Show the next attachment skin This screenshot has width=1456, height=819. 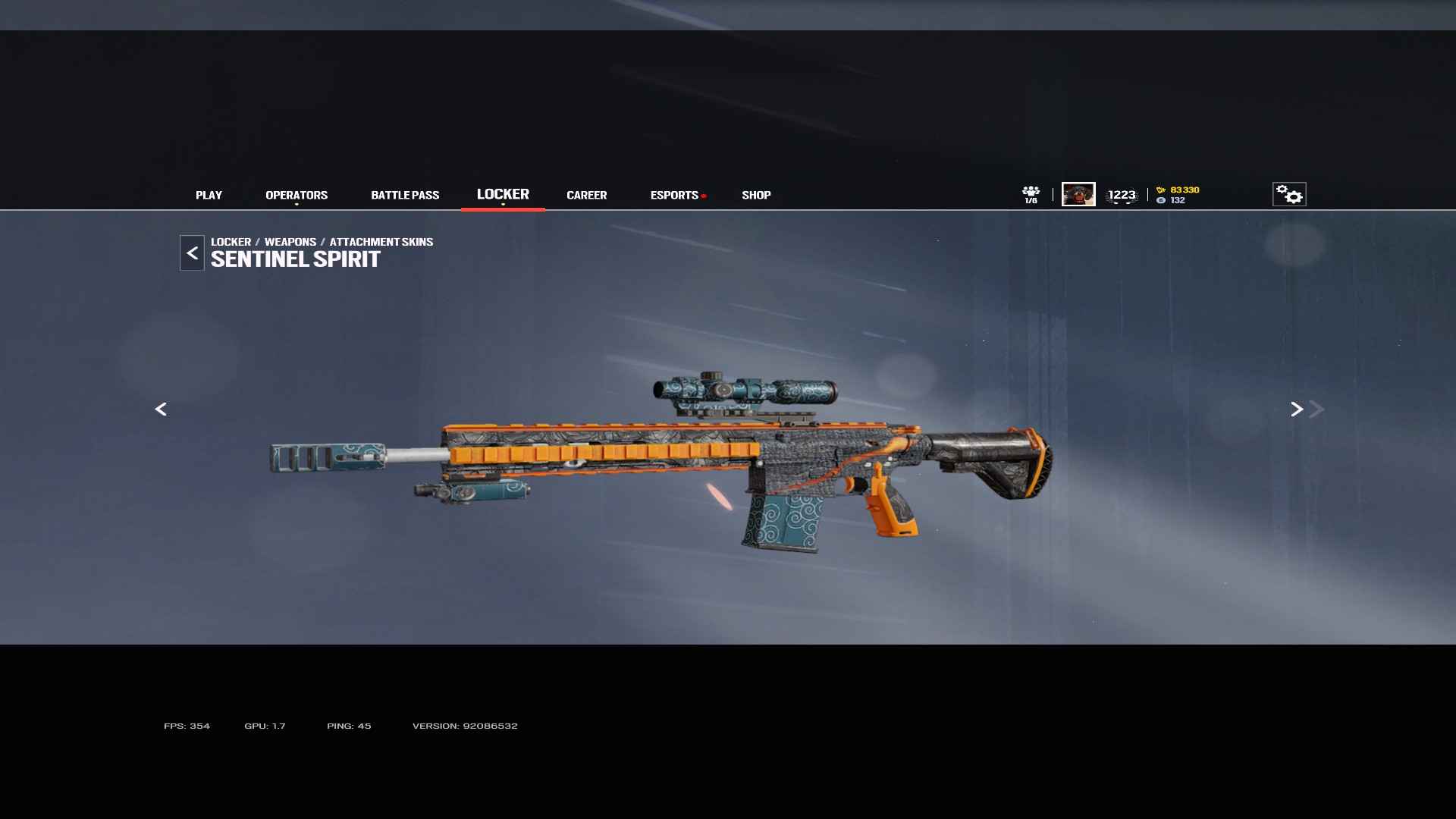click(1297, 409)
